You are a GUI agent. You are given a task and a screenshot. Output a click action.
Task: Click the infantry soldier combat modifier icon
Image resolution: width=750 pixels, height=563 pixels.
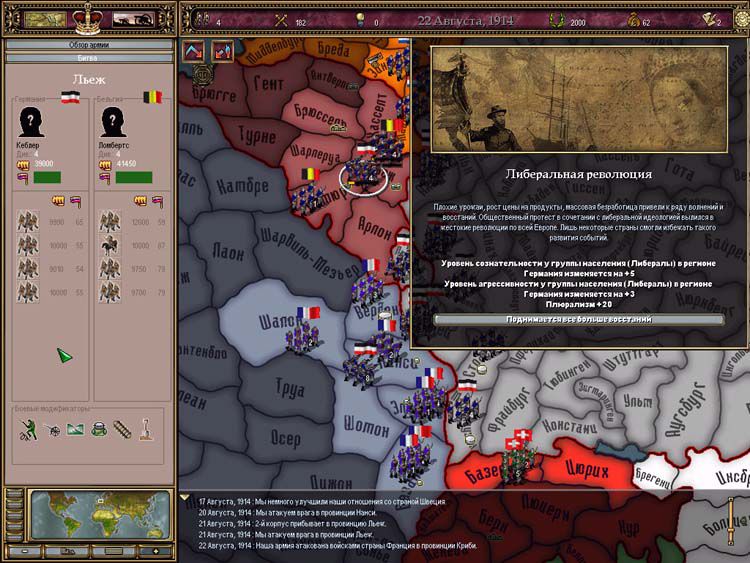(28, 430)
